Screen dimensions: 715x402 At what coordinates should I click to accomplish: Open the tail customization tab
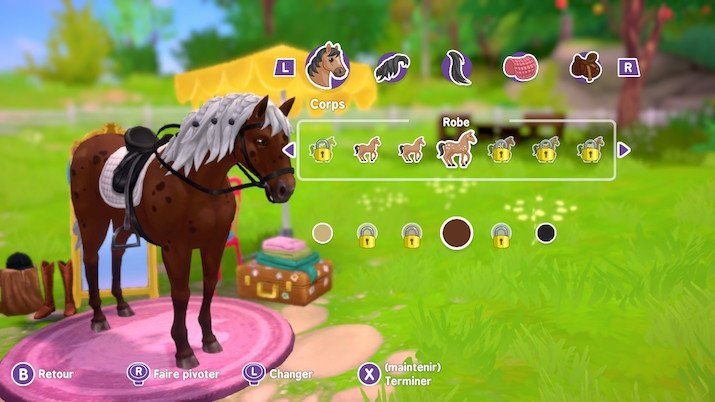click(x=456, y=67)
